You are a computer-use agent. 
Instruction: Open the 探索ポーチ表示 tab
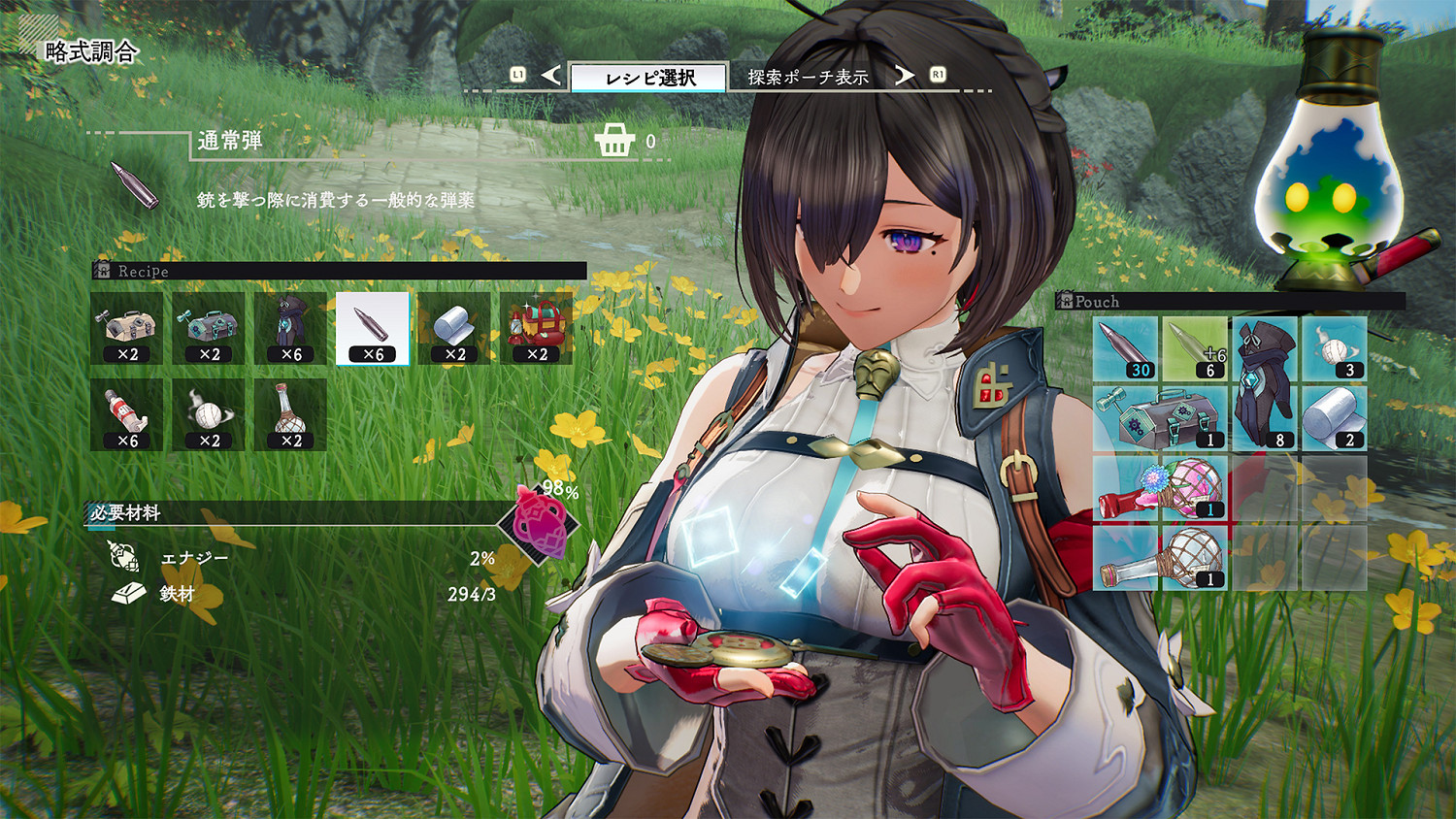(808, 77)
